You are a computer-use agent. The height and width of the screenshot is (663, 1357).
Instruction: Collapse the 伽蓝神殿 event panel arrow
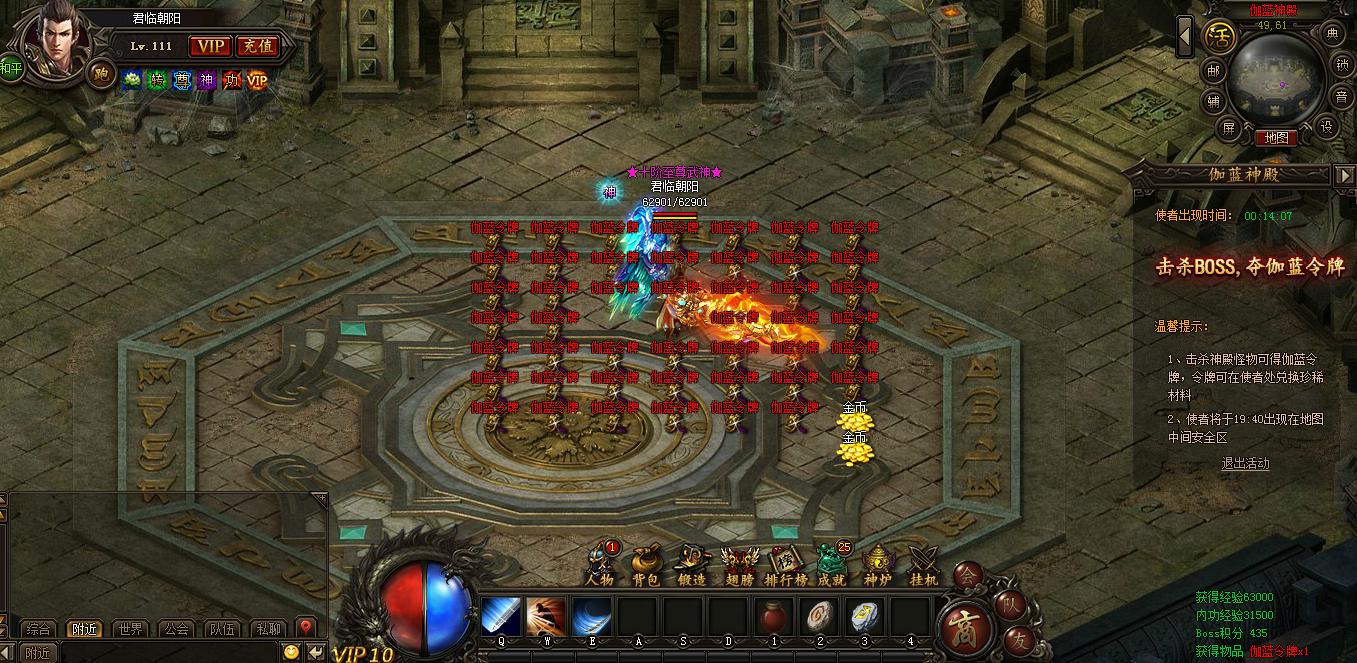1344,175
